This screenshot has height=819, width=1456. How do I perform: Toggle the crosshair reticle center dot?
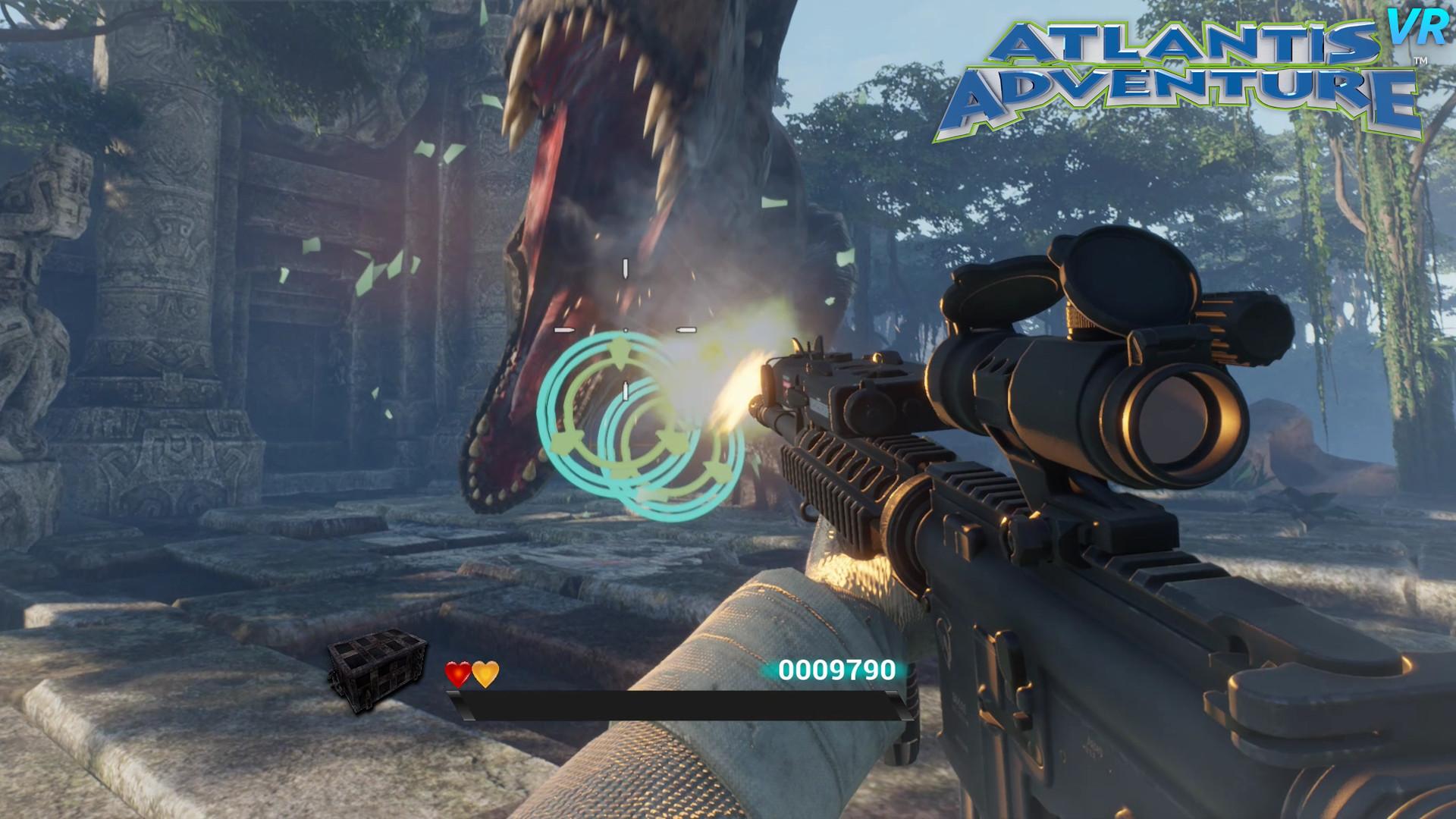click(x=624, y=331)
